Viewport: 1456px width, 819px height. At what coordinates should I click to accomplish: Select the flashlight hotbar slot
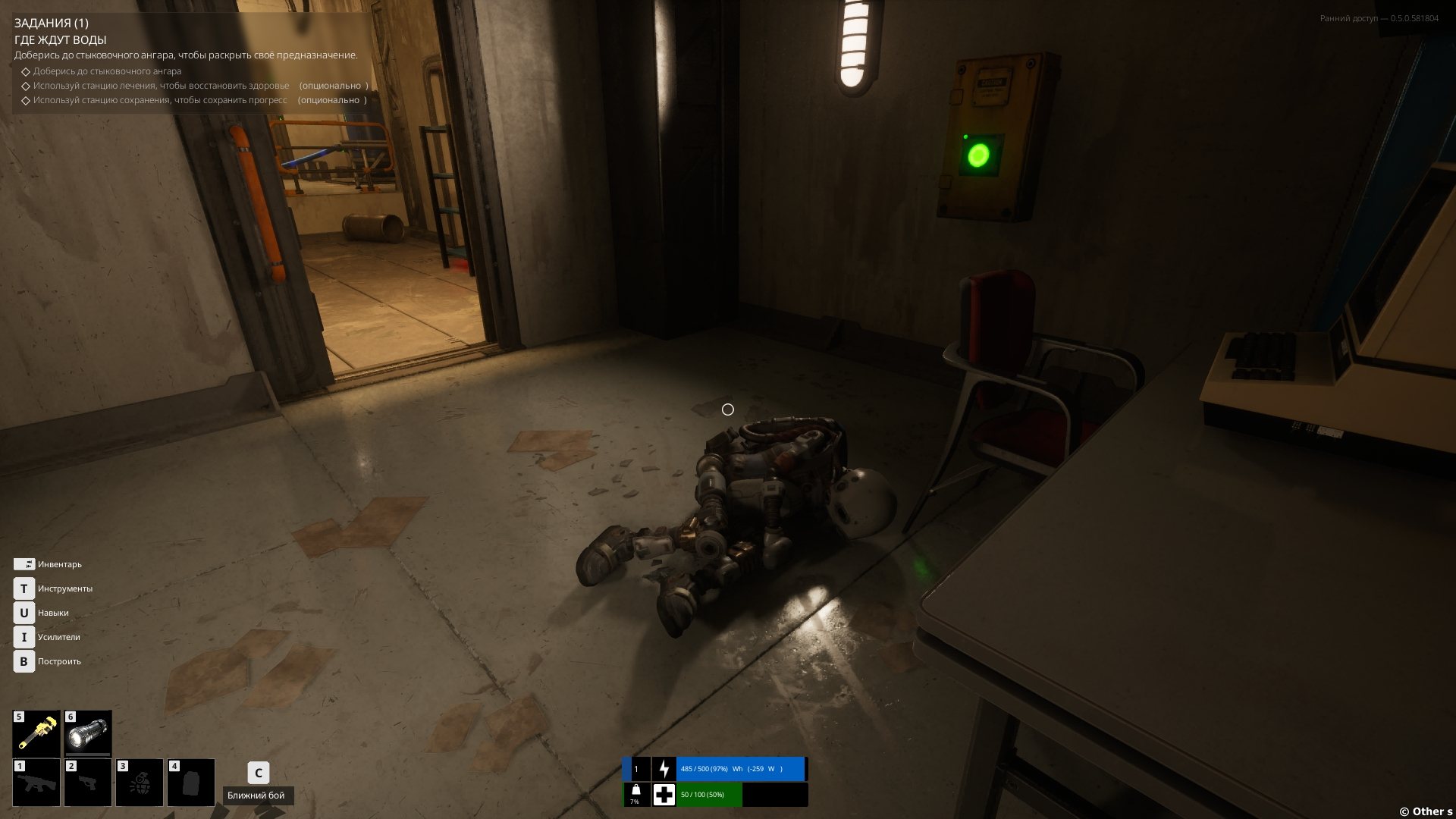click(88, 733)
